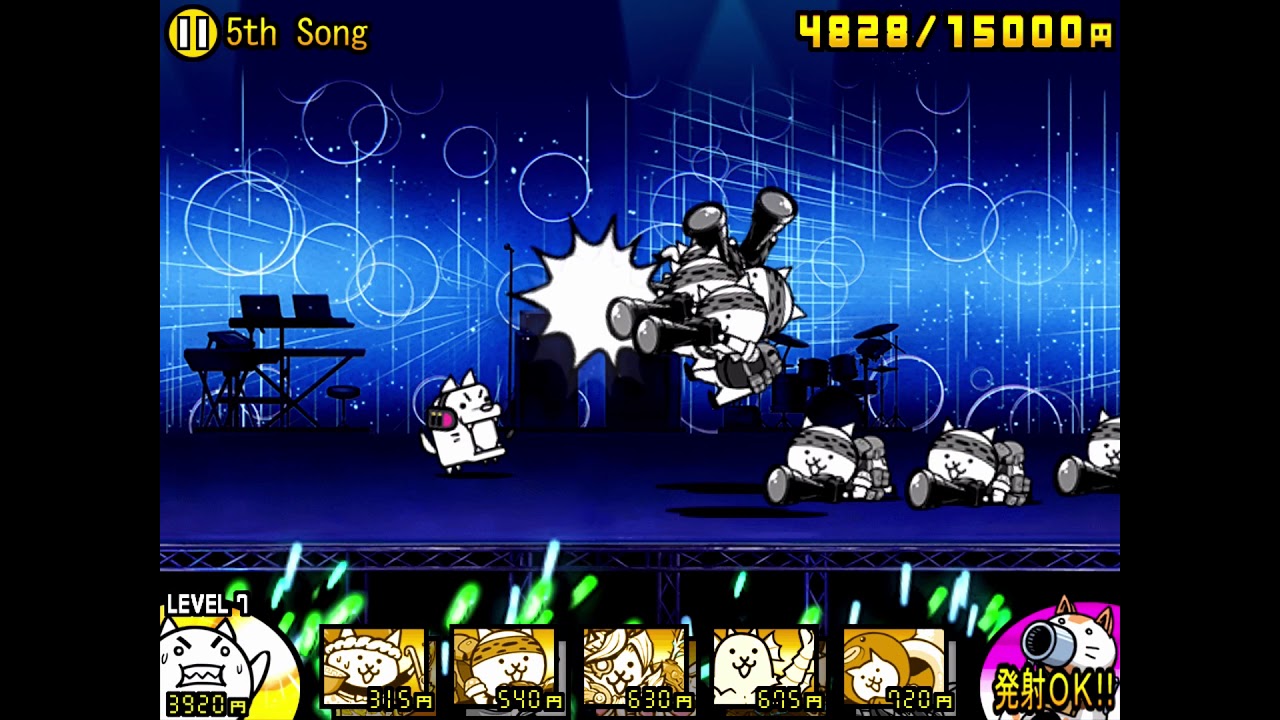Screen dimensions: 1280x720
Task: Pause the battle with the pause button
Action: point(191,33)
